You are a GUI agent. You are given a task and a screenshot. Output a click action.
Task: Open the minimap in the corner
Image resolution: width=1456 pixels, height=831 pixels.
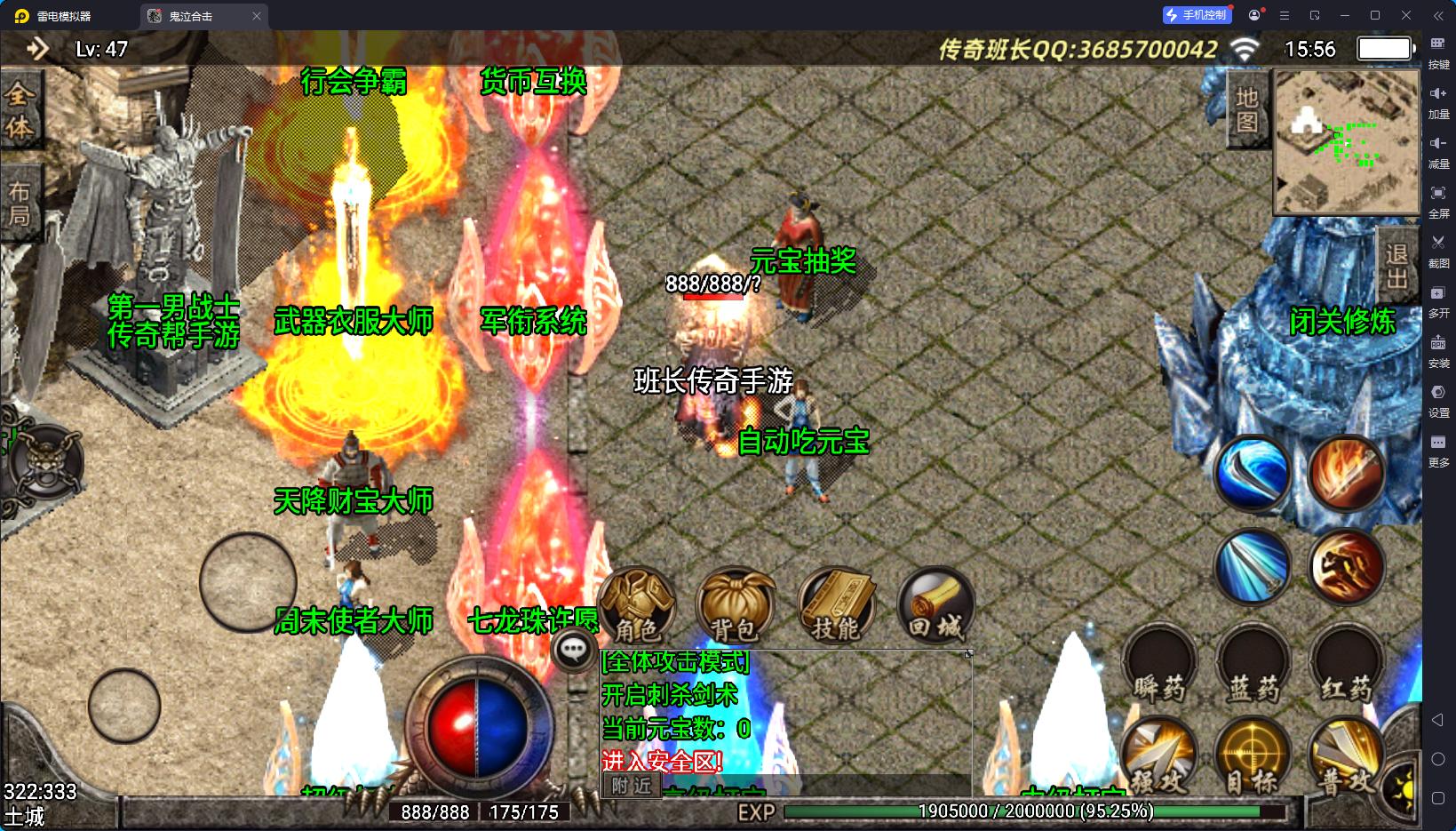1346,141
